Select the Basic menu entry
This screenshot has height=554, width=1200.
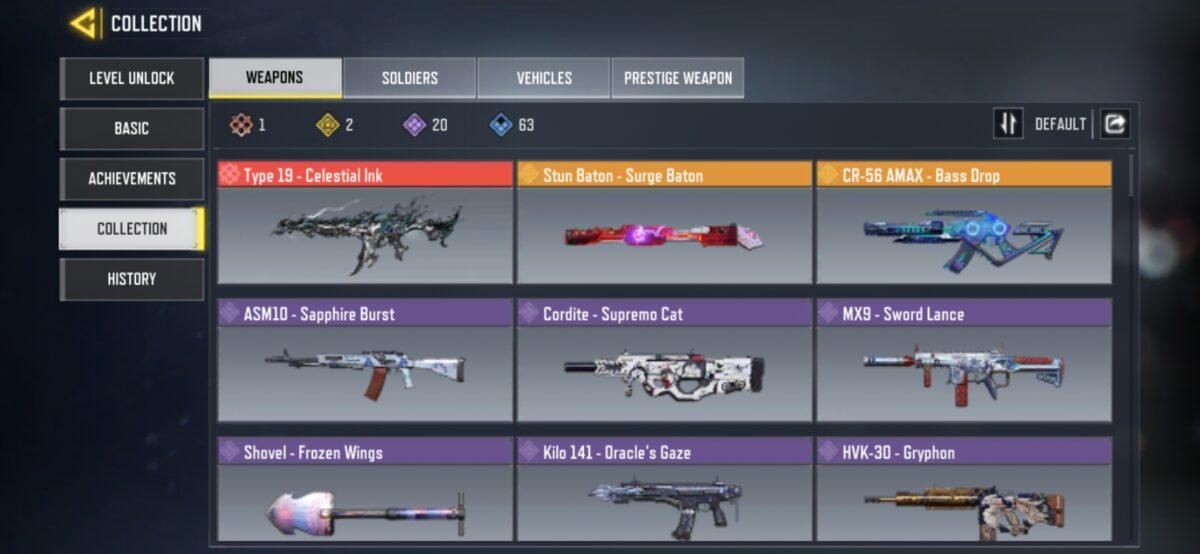132,128
